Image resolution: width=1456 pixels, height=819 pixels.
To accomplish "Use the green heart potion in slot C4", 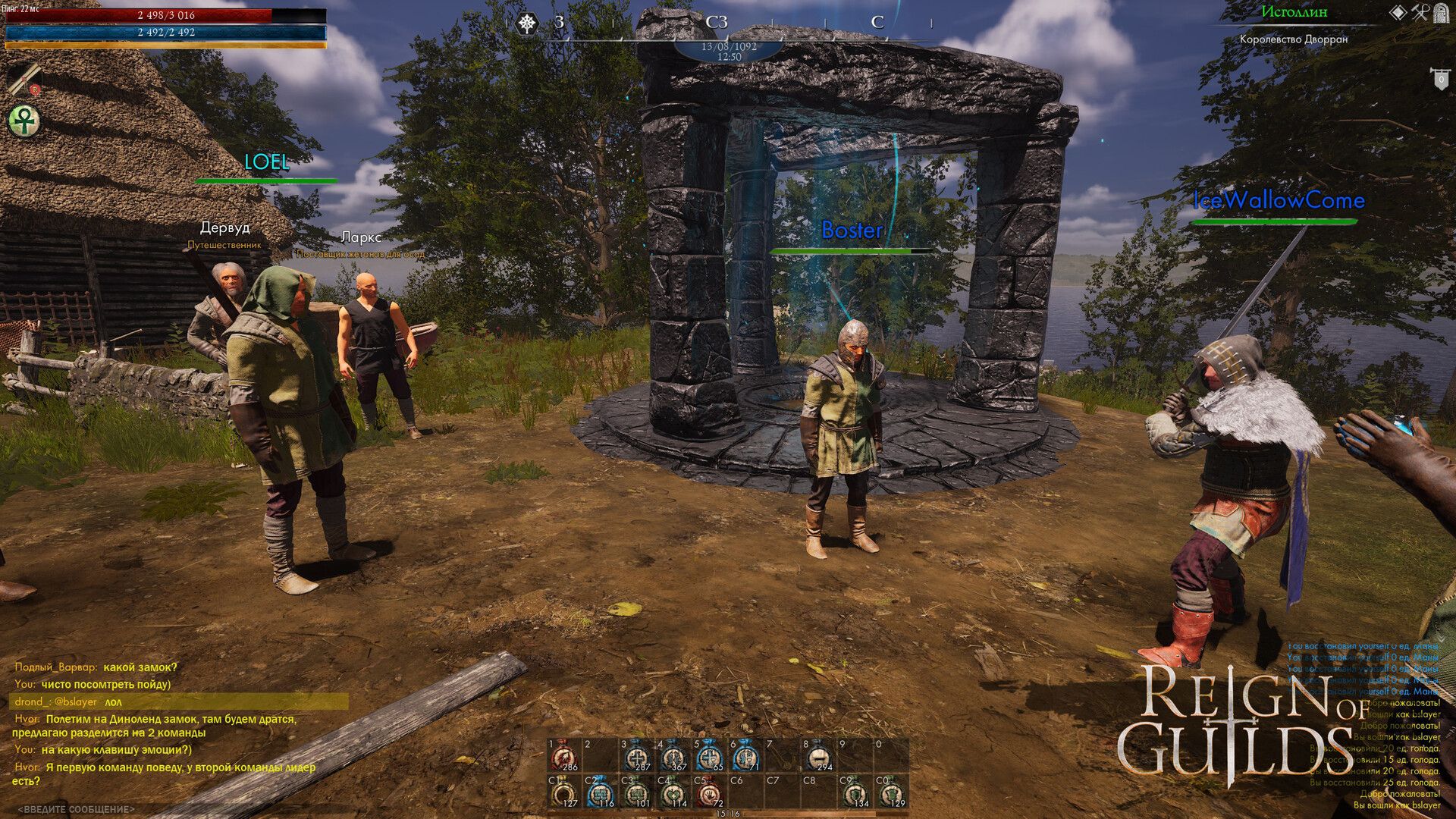I will [672, 795].
